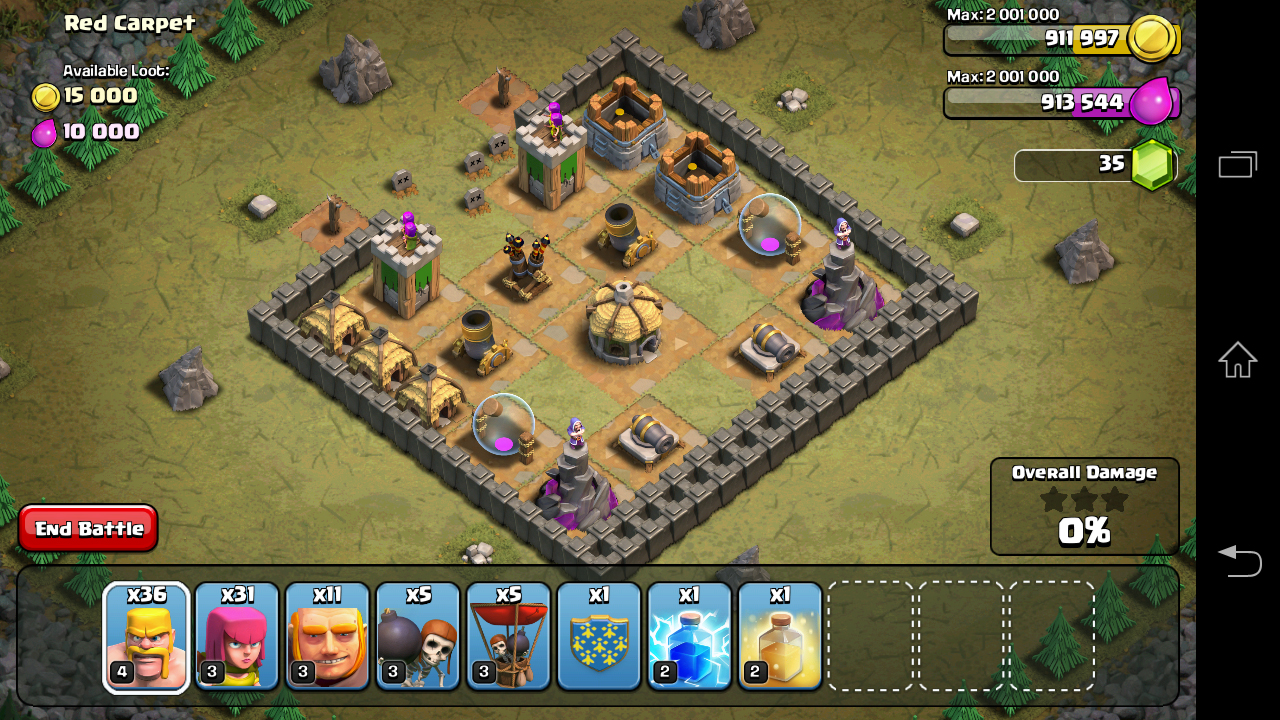Select the Lightning Spell card
Viewport: 1280px width, 720px height.
pyautogui.click(x=689, y=637)
